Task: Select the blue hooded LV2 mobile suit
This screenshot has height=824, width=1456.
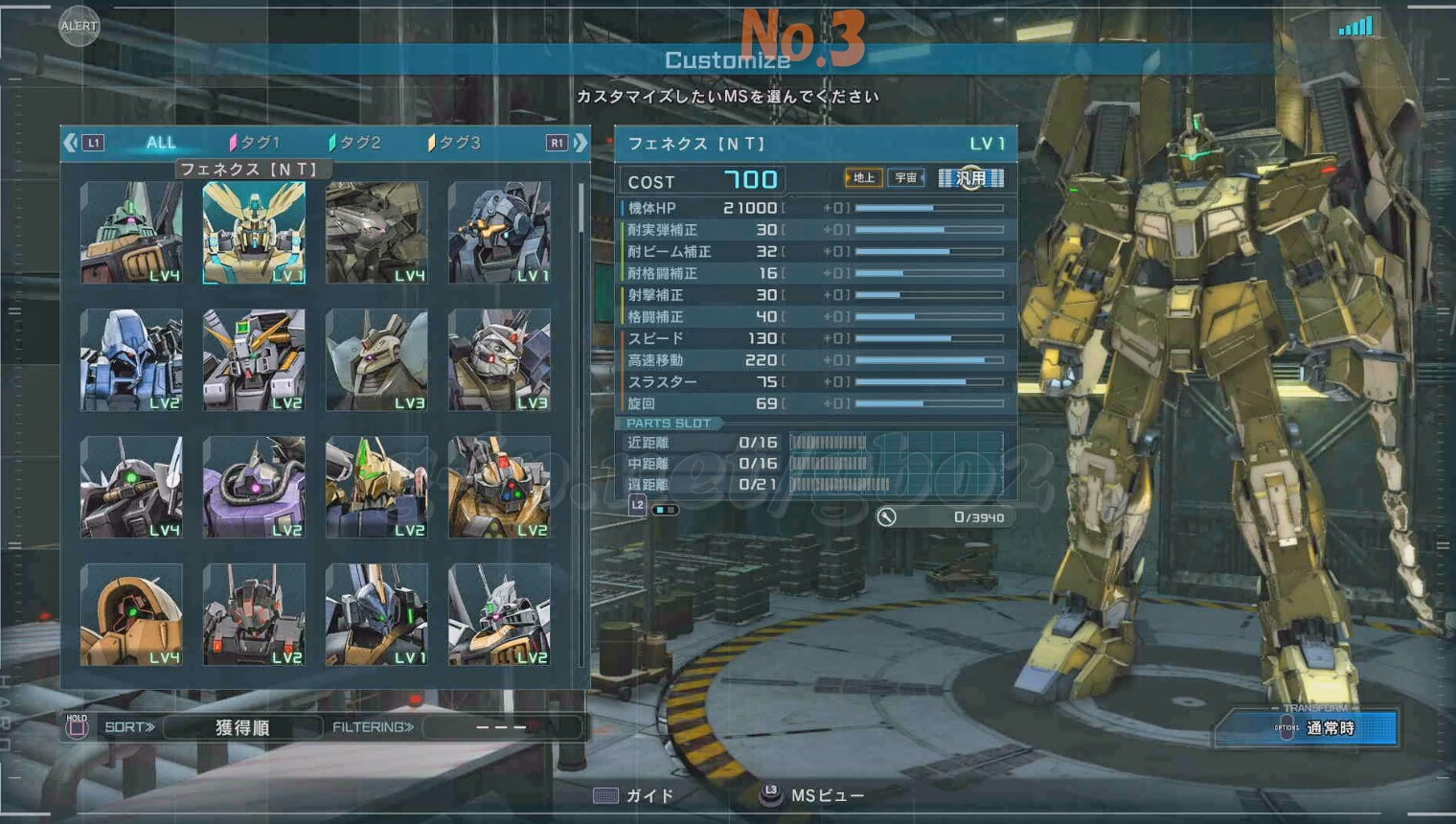Action: pyautogui.click(x=131, y=360)
